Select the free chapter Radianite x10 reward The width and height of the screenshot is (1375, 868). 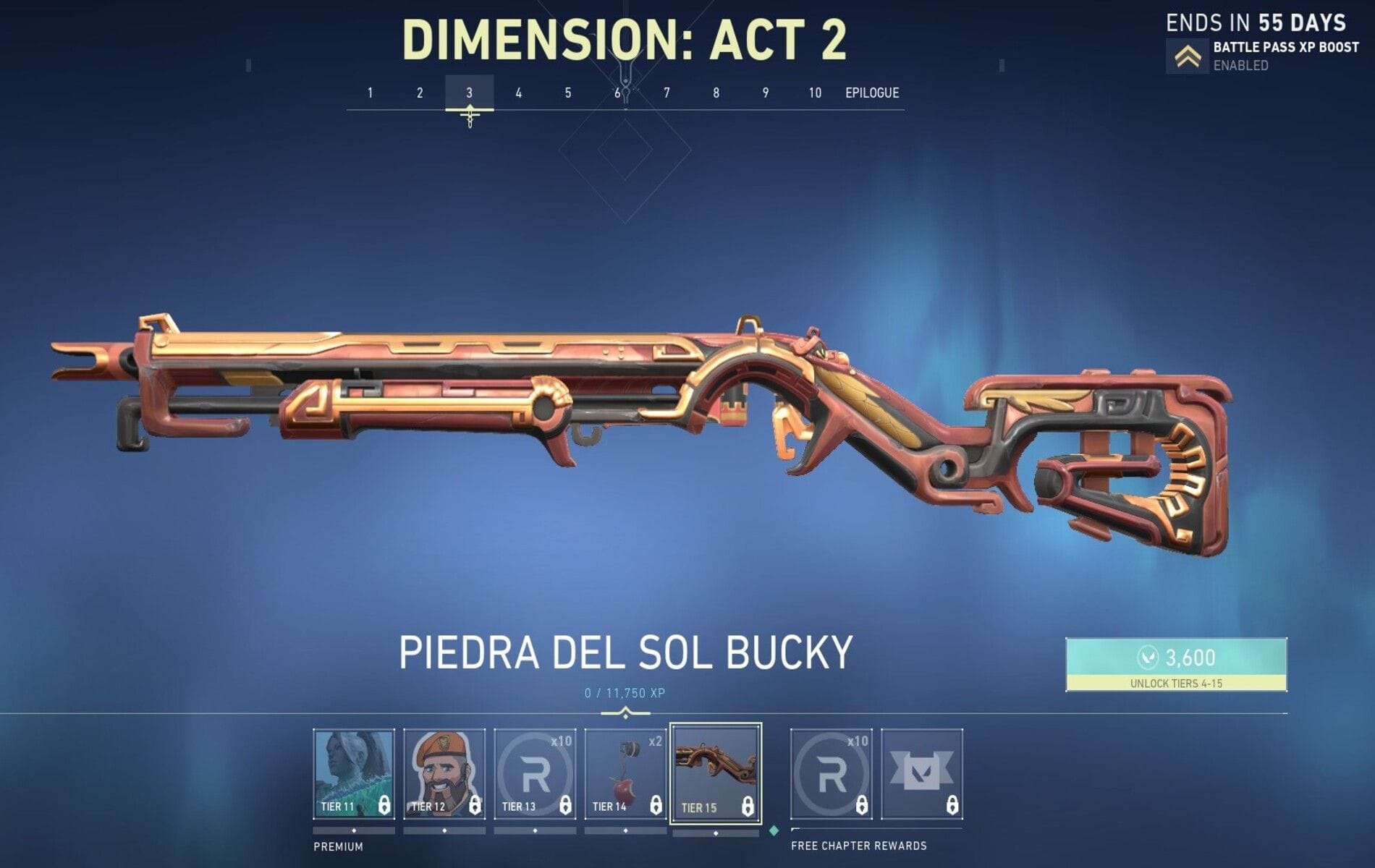(x=832, y=773)
